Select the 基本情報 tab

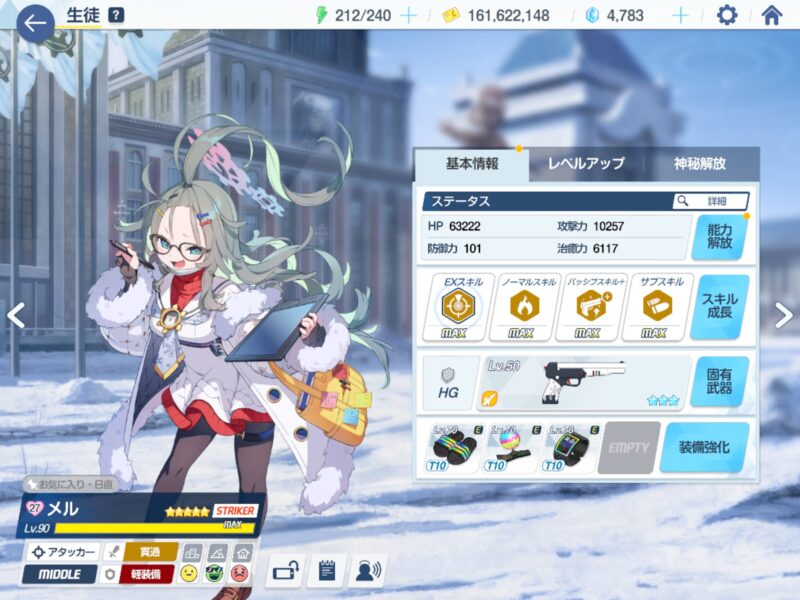click(470, 164)
